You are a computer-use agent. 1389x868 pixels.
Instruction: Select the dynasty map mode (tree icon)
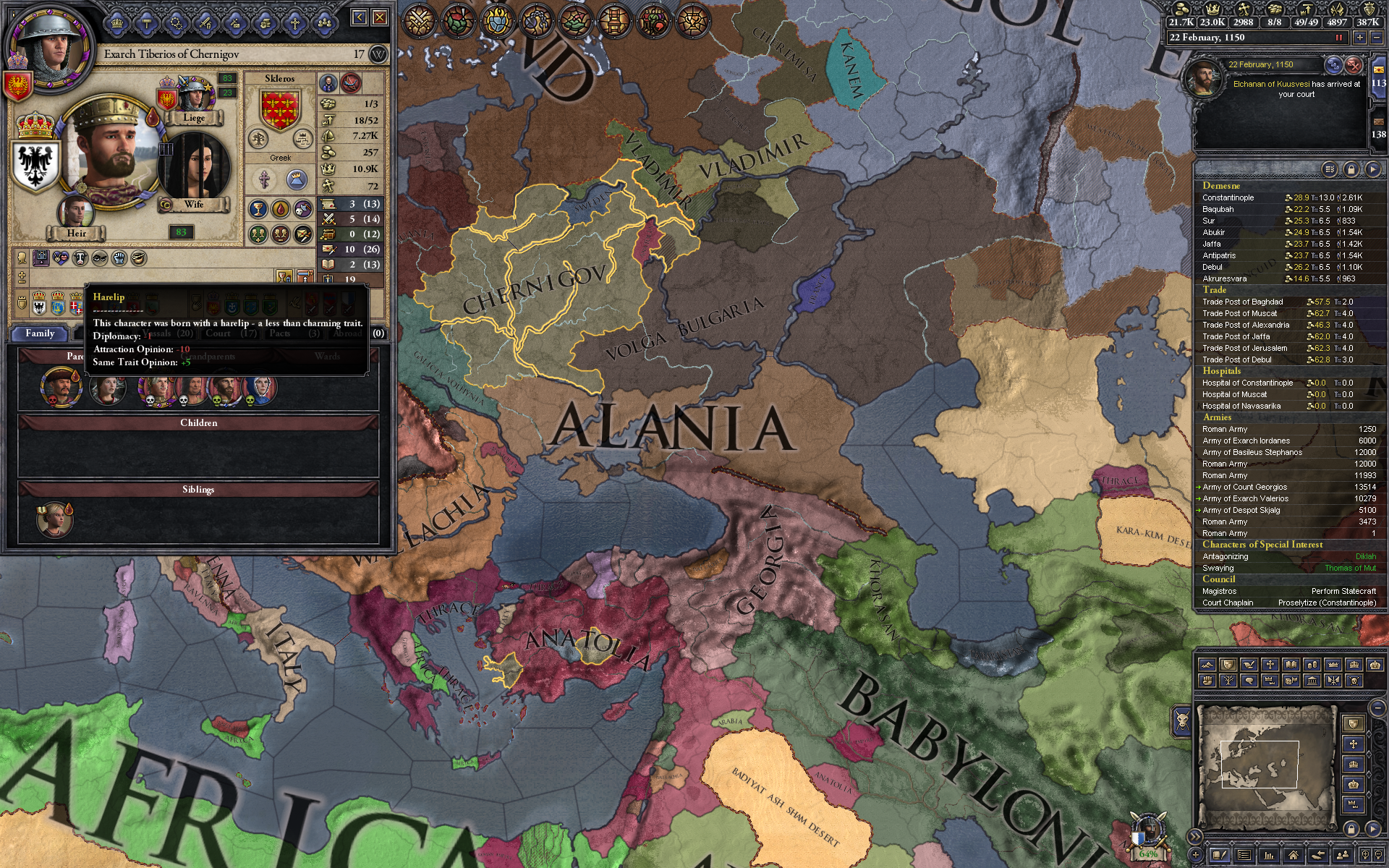(x=1228, y=681)
